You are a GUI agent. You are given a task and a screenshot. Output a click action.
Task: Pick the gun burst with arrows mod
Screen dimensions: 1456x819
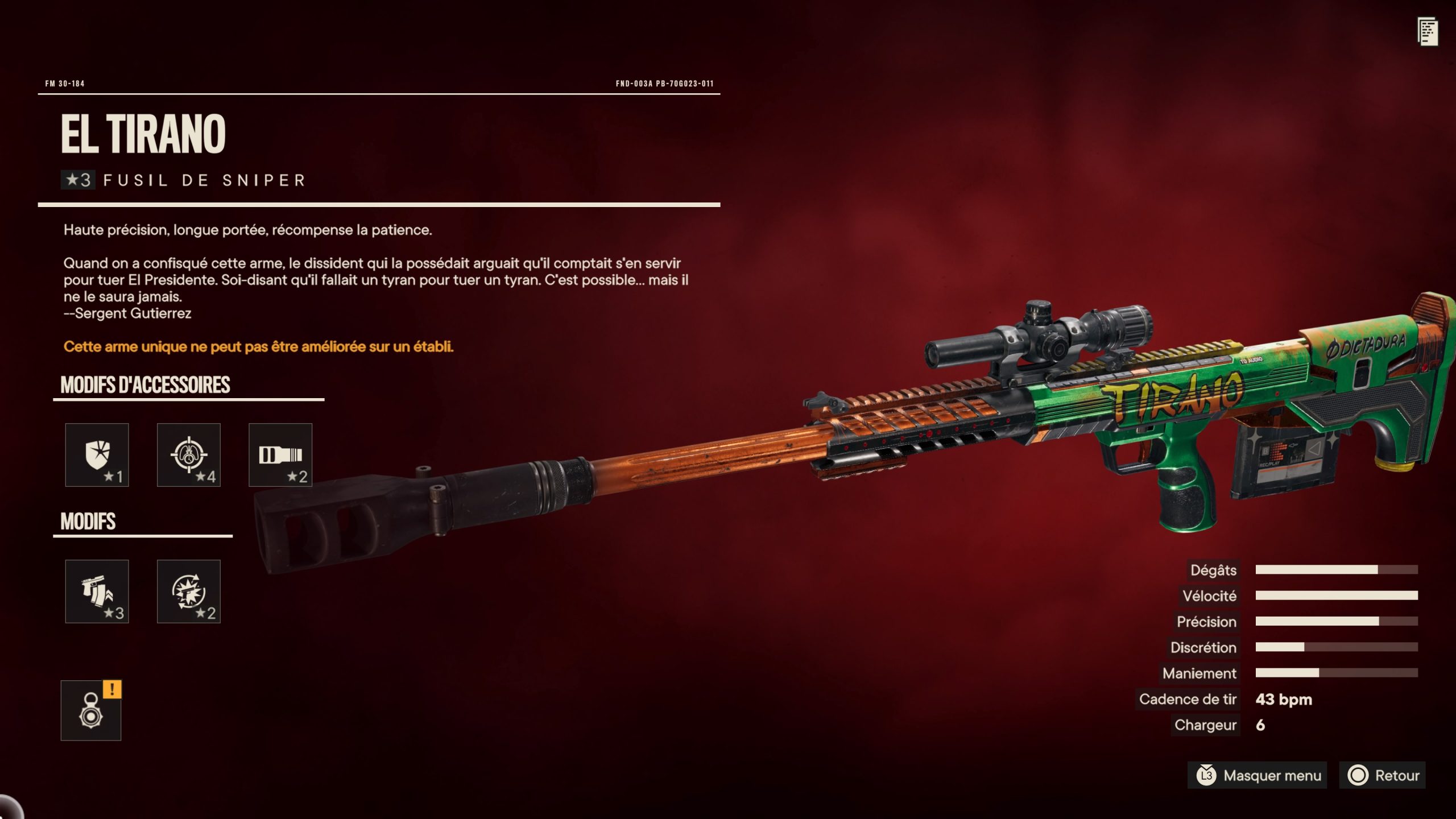click(188, 591)
